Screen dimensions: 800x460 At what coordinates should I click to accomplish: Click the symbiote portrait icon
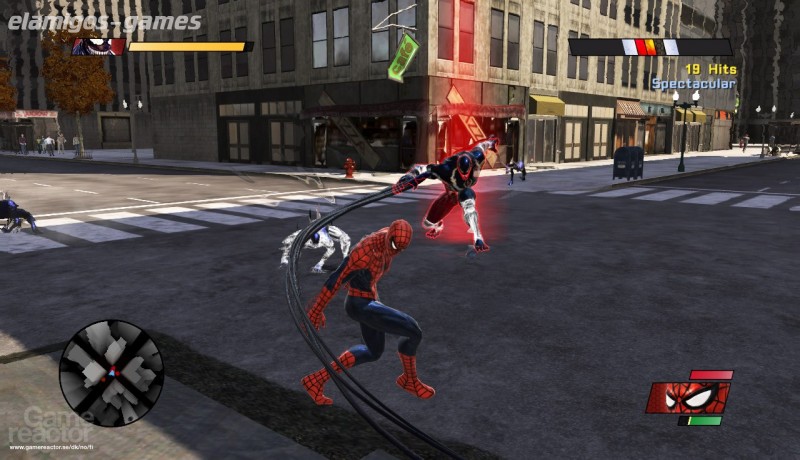(x=98, y=47)
